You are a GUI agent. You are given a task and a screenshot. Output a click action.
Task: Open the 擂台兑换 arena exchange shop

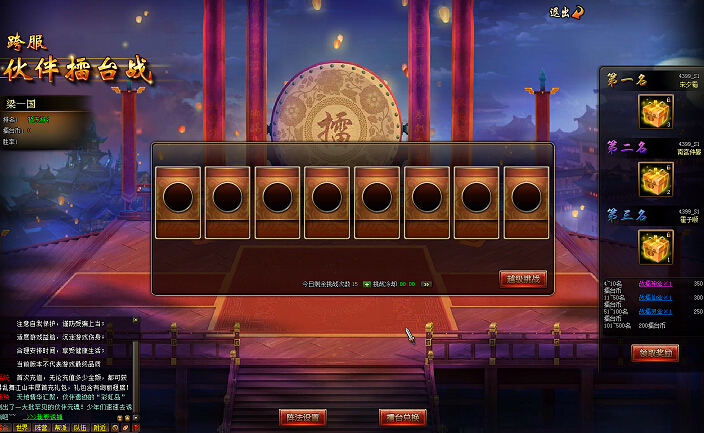coord(403,417)
